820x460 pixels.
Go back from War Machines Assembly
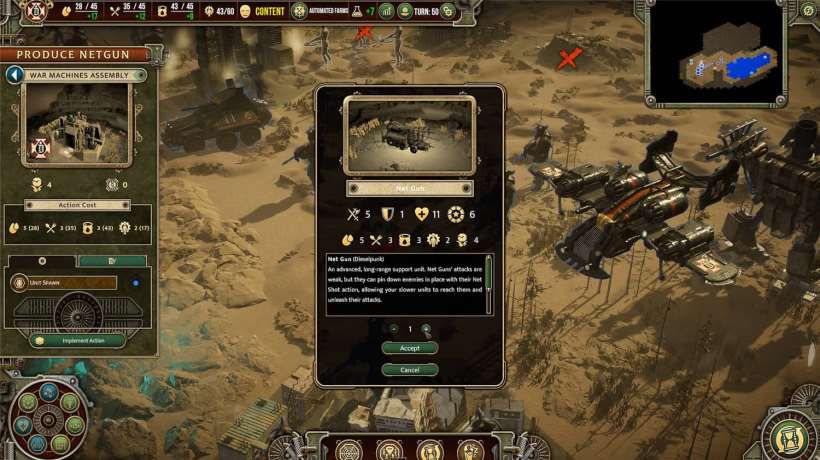pyautogui.click(x=15, y=75)
